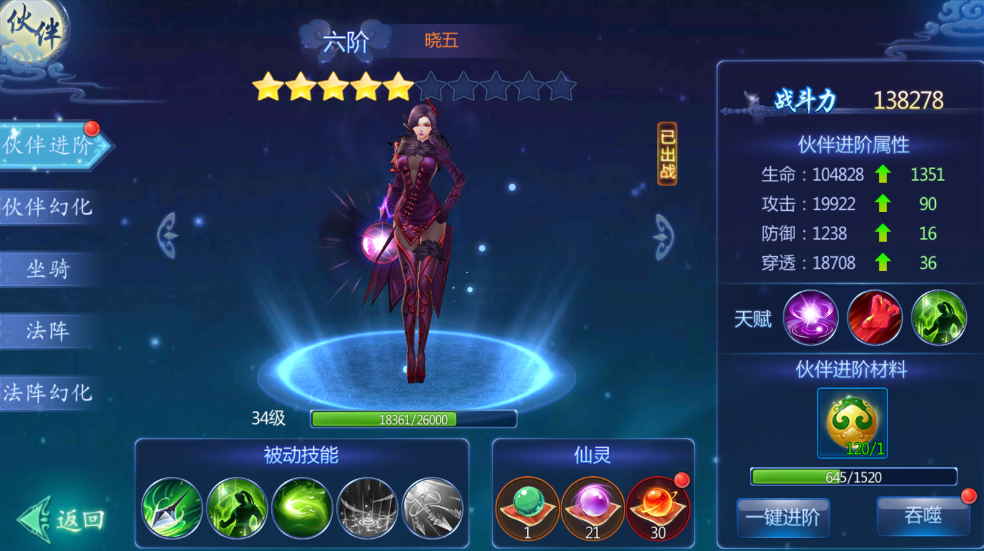View the red fist talent icon
The width and height of the screenshot is (984, 551).
coord(874,318)
